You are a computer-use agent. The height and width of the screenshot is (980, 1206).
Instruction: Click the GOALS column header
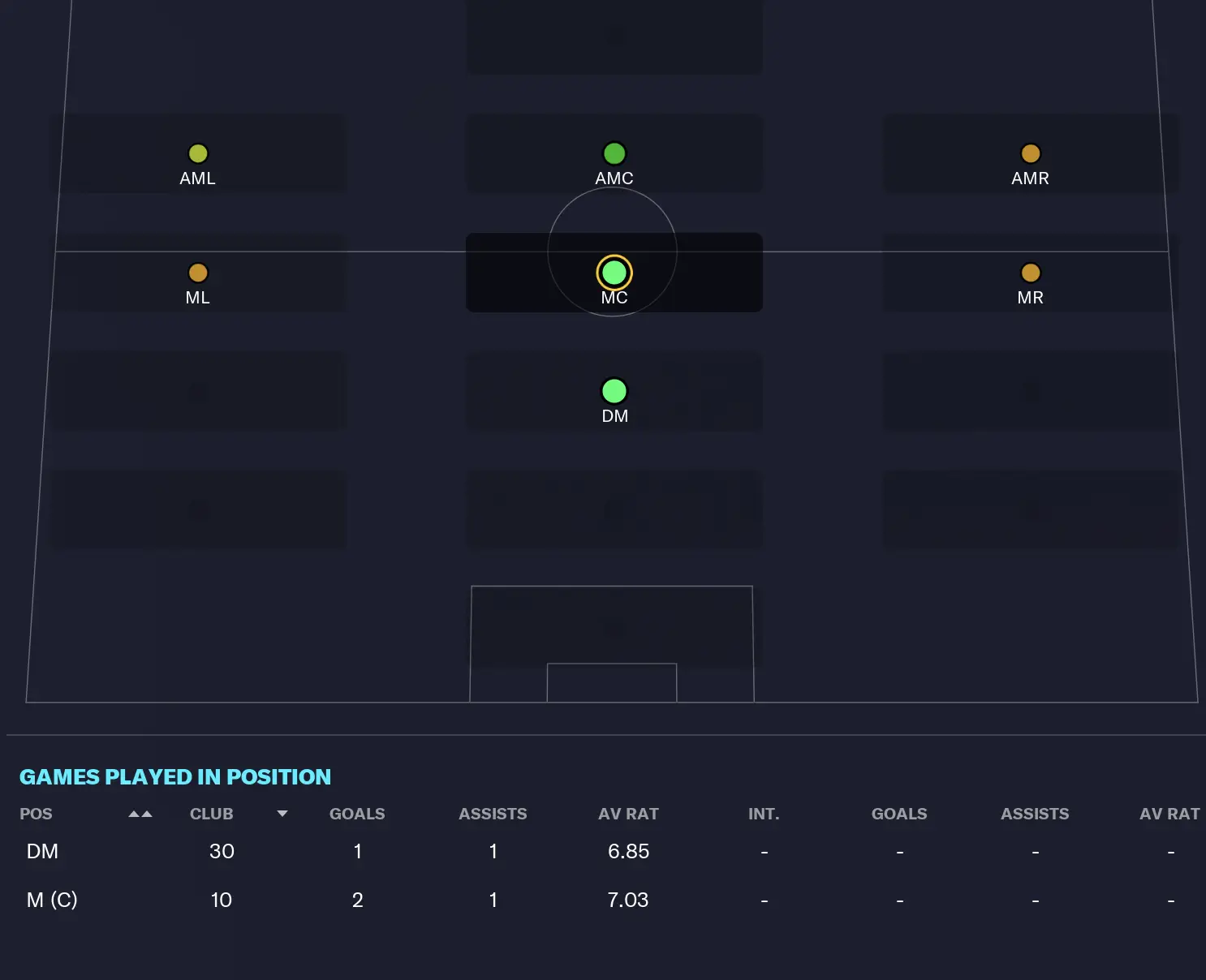coord(357,814)
